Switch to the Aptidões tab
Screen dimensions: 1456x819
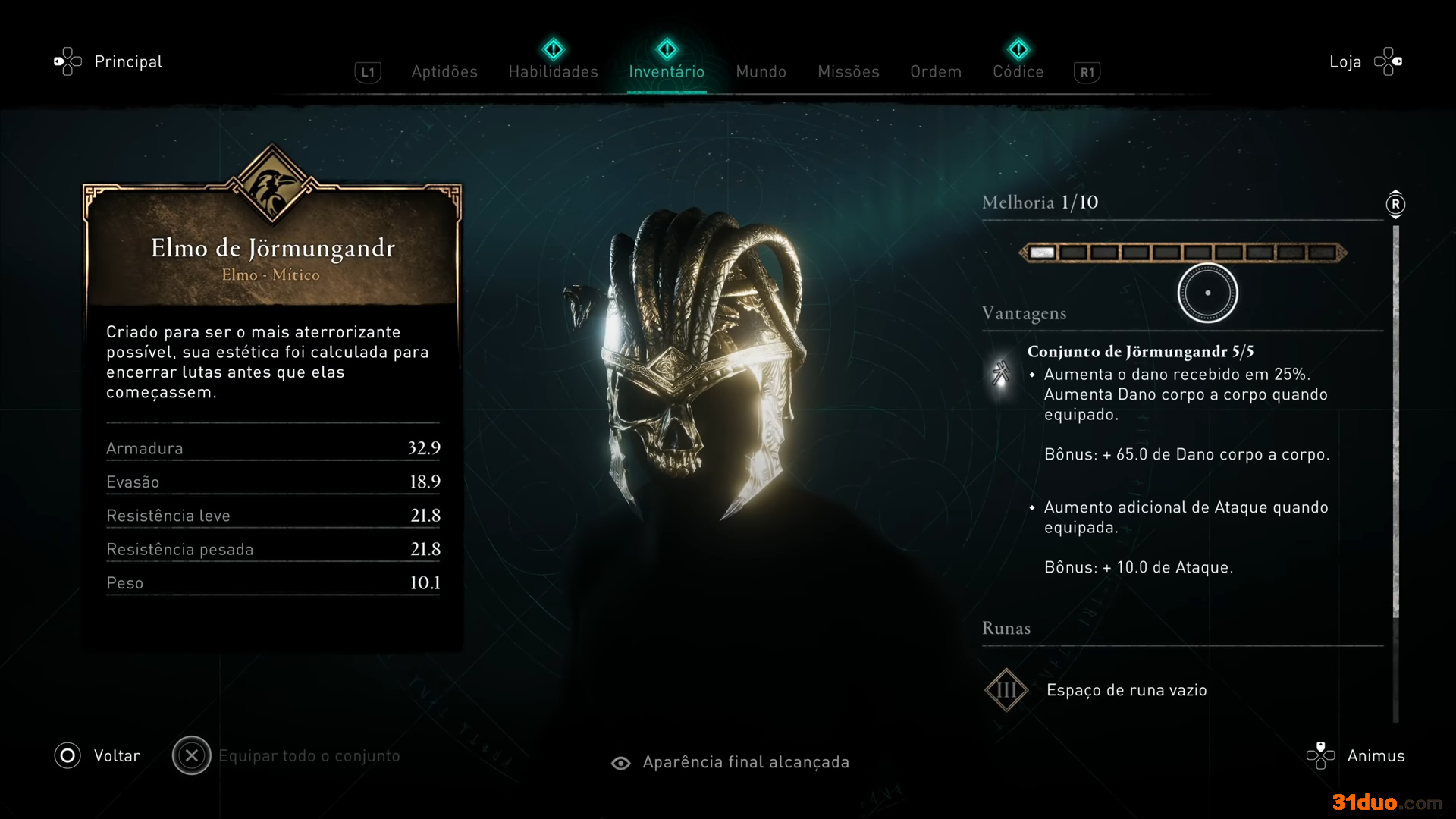[444, 71]
